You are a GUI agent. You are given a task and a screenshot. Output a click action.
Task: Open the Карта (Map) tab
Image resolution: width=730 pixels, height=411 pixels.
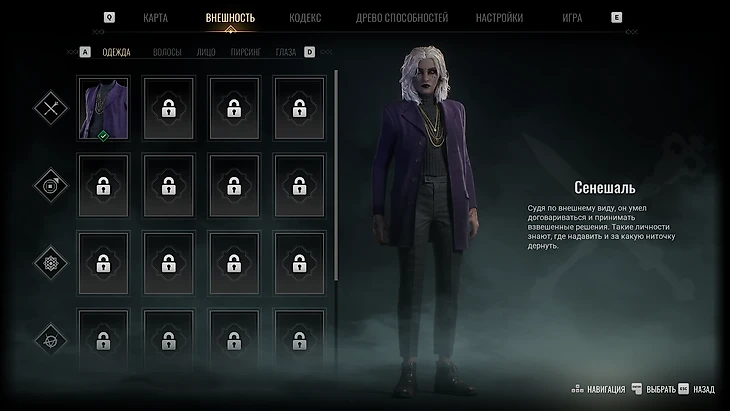(x=155, y=18)
